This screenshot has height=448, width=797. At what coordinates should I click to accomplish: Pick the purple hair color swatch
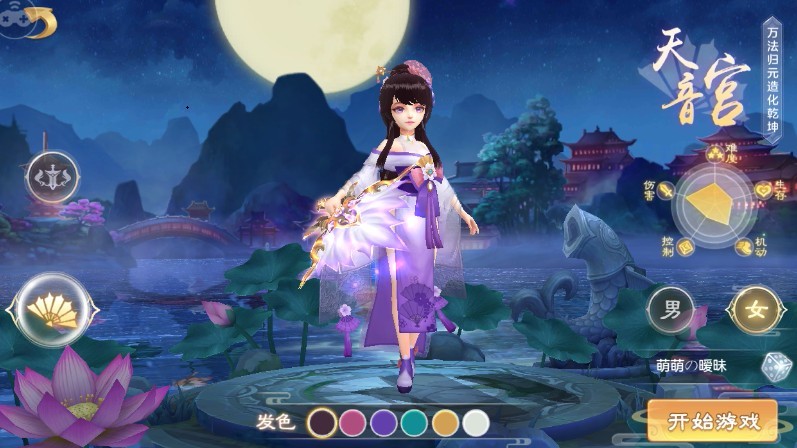(x=384, y=423)
